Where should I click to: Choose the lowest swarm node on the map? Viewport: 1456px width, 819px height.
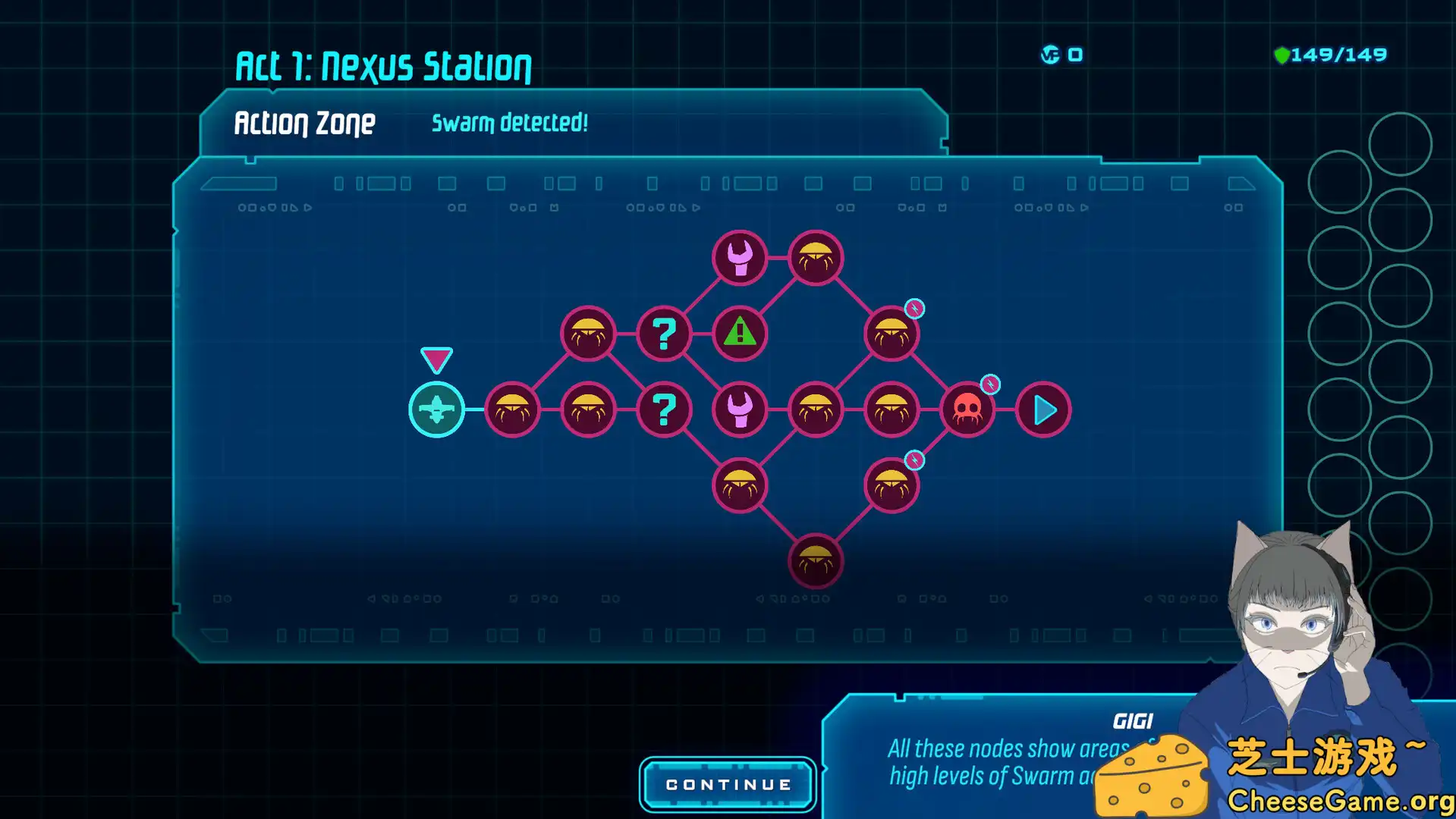816,561
